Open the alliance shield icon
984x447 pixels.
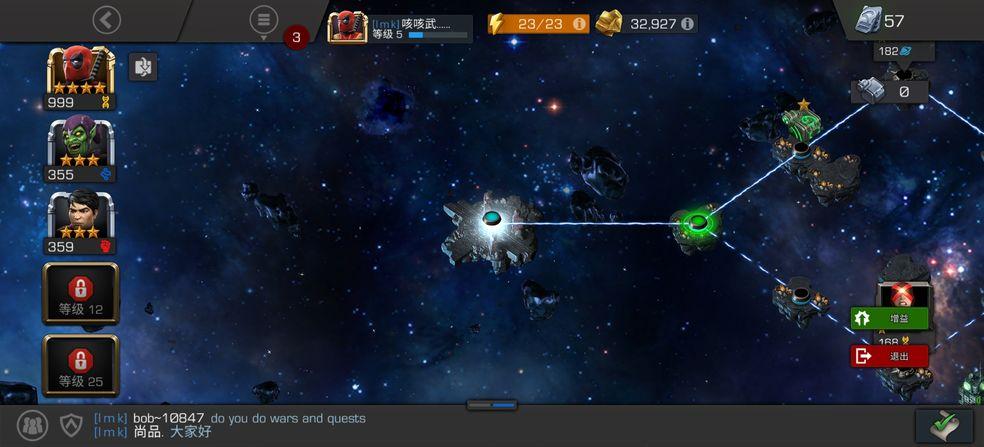click(x=71, y=425)
